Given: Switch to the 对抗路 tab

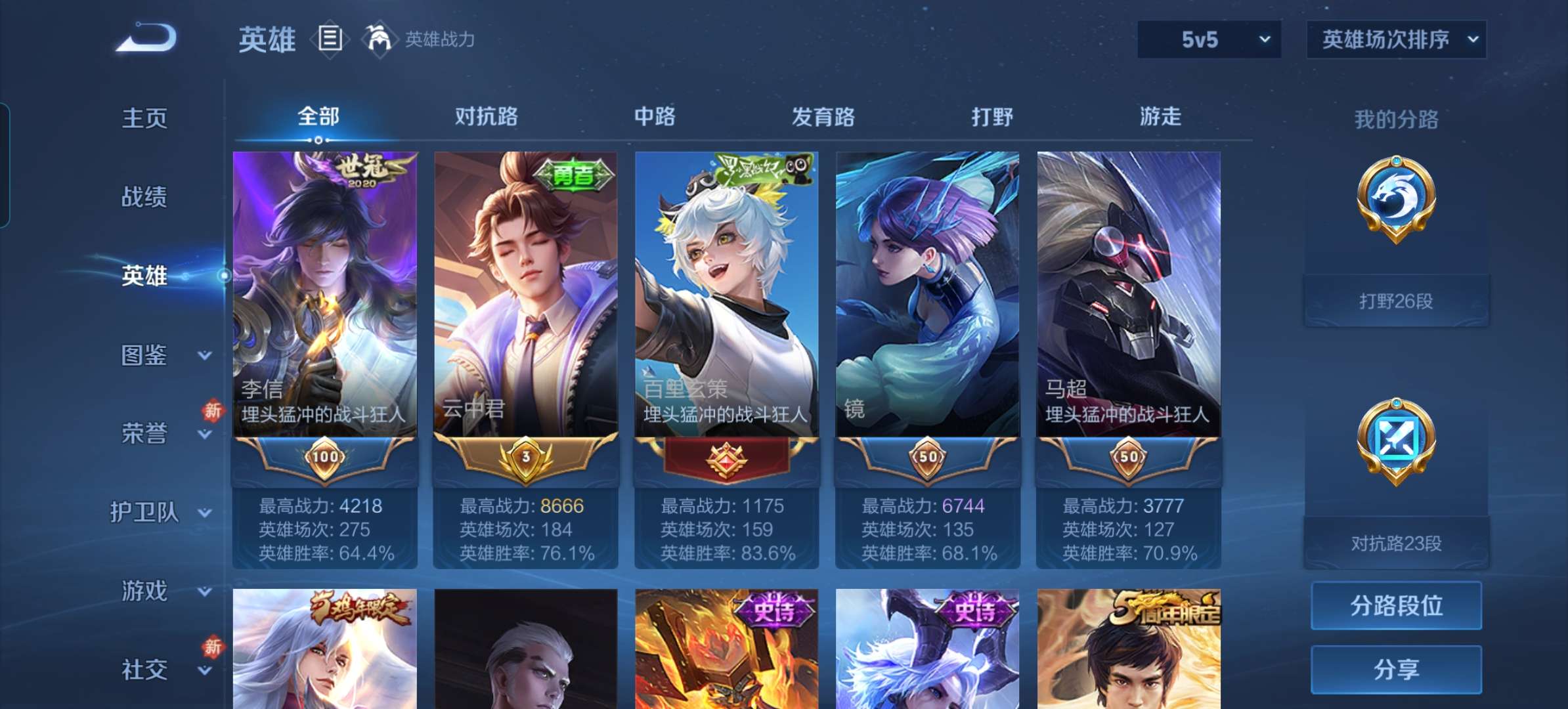Looking at the screenshot, I should click(486, 117).
